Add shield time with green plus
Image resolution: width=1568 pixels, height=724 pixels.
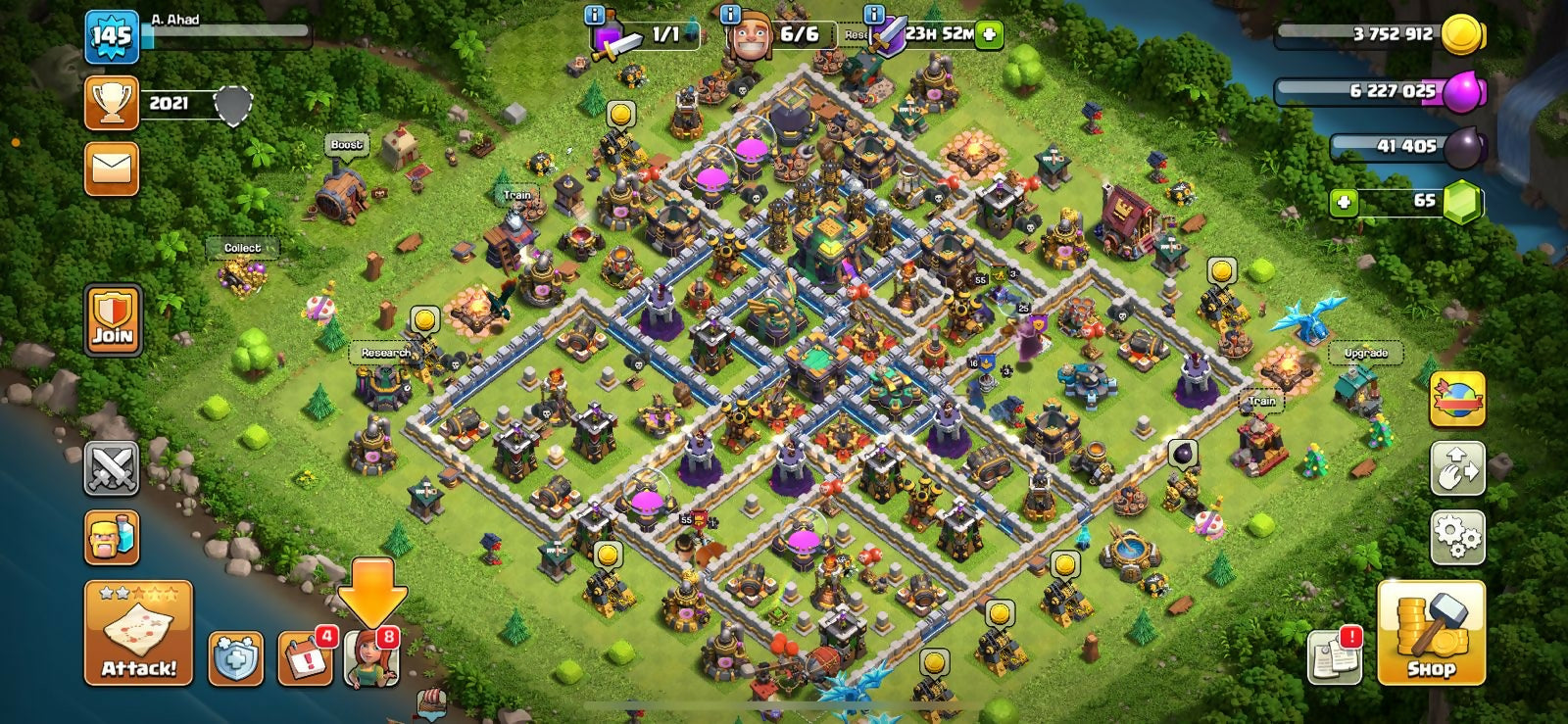pos(990,34)
